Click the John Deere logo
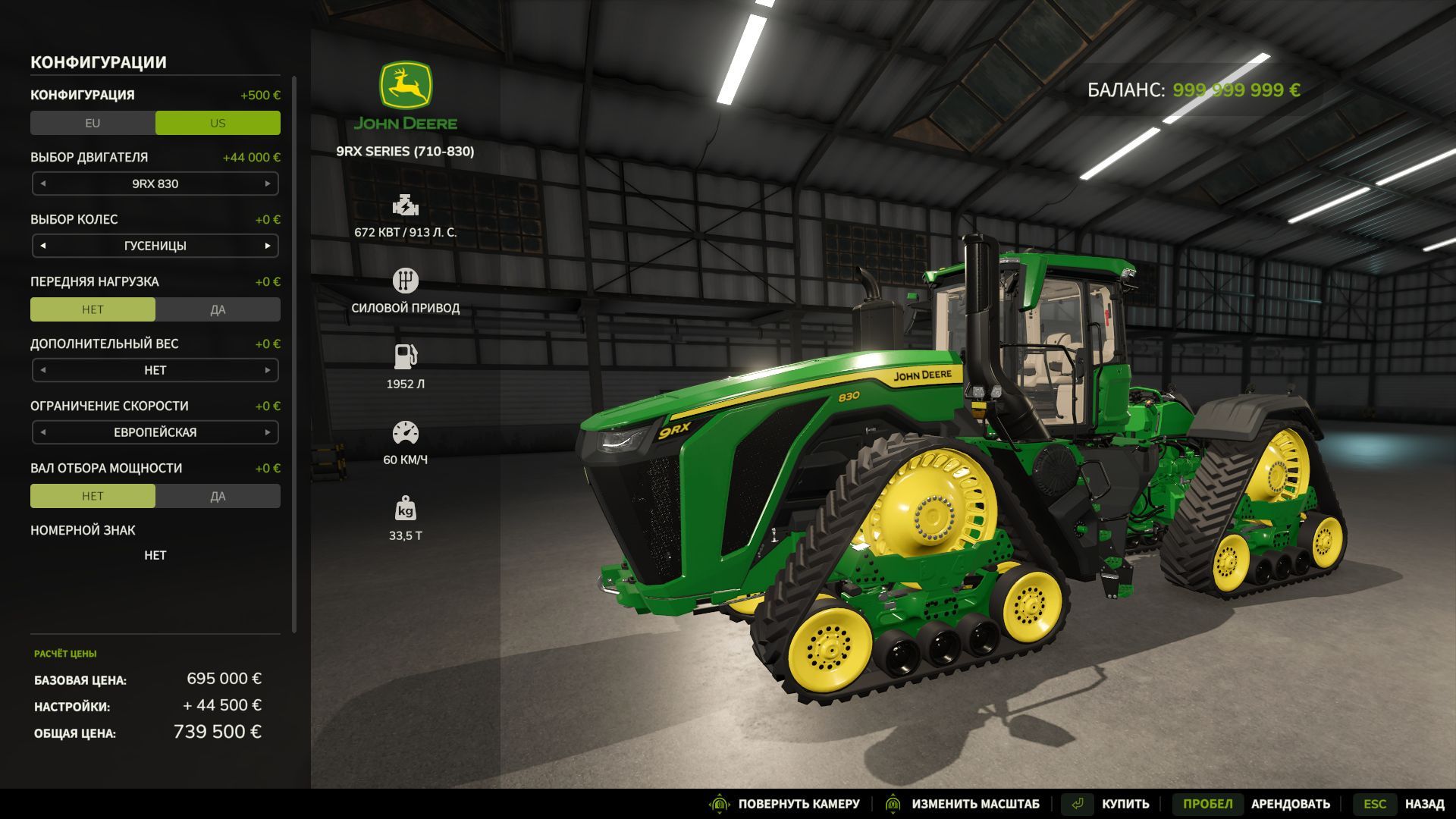This screenshot has width=1456, height=819. click(x=406, y=83)
